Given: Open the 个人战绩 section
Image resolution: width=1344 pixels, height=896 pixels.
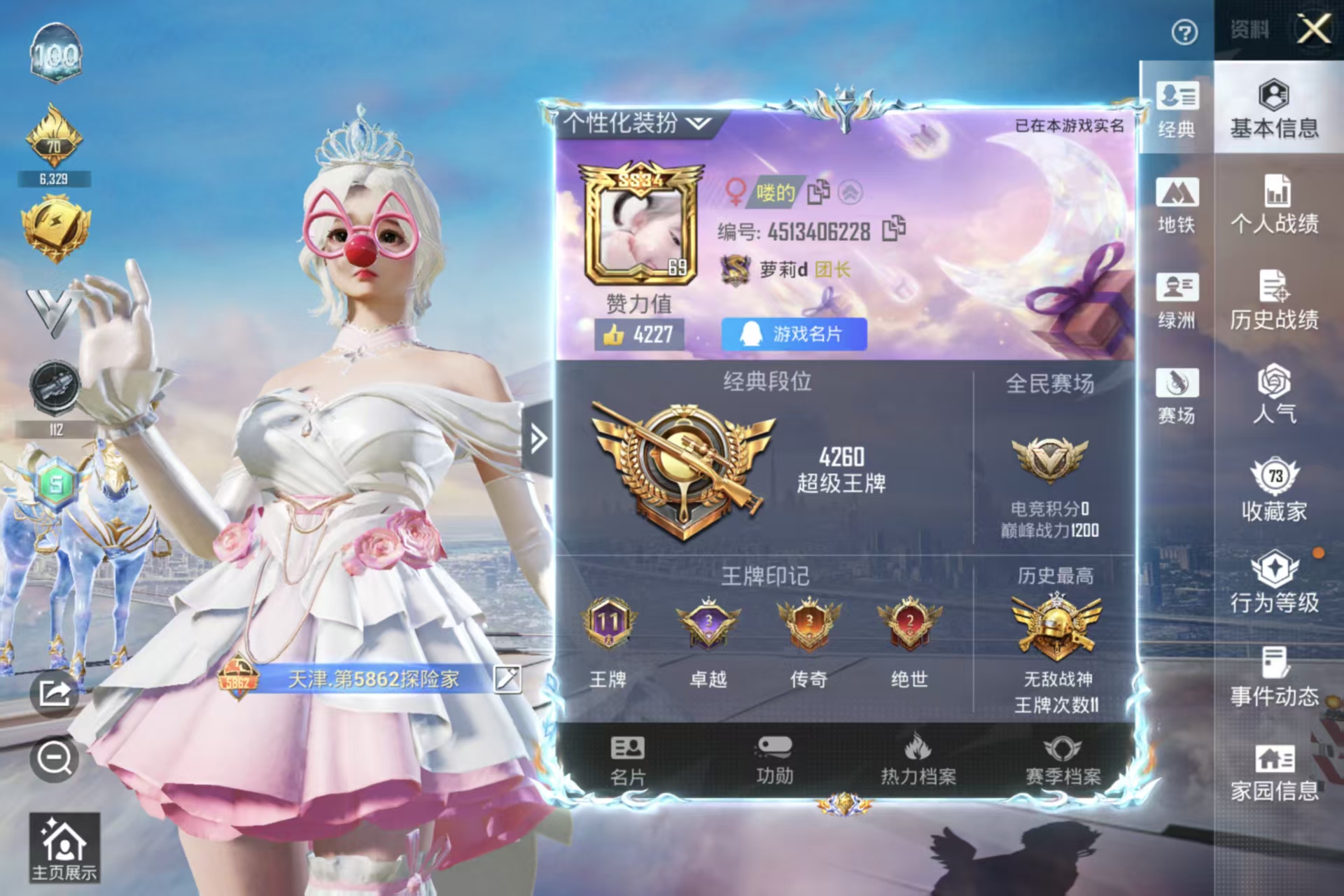Looking at the screenshot, I should [x=1274, y=204].
